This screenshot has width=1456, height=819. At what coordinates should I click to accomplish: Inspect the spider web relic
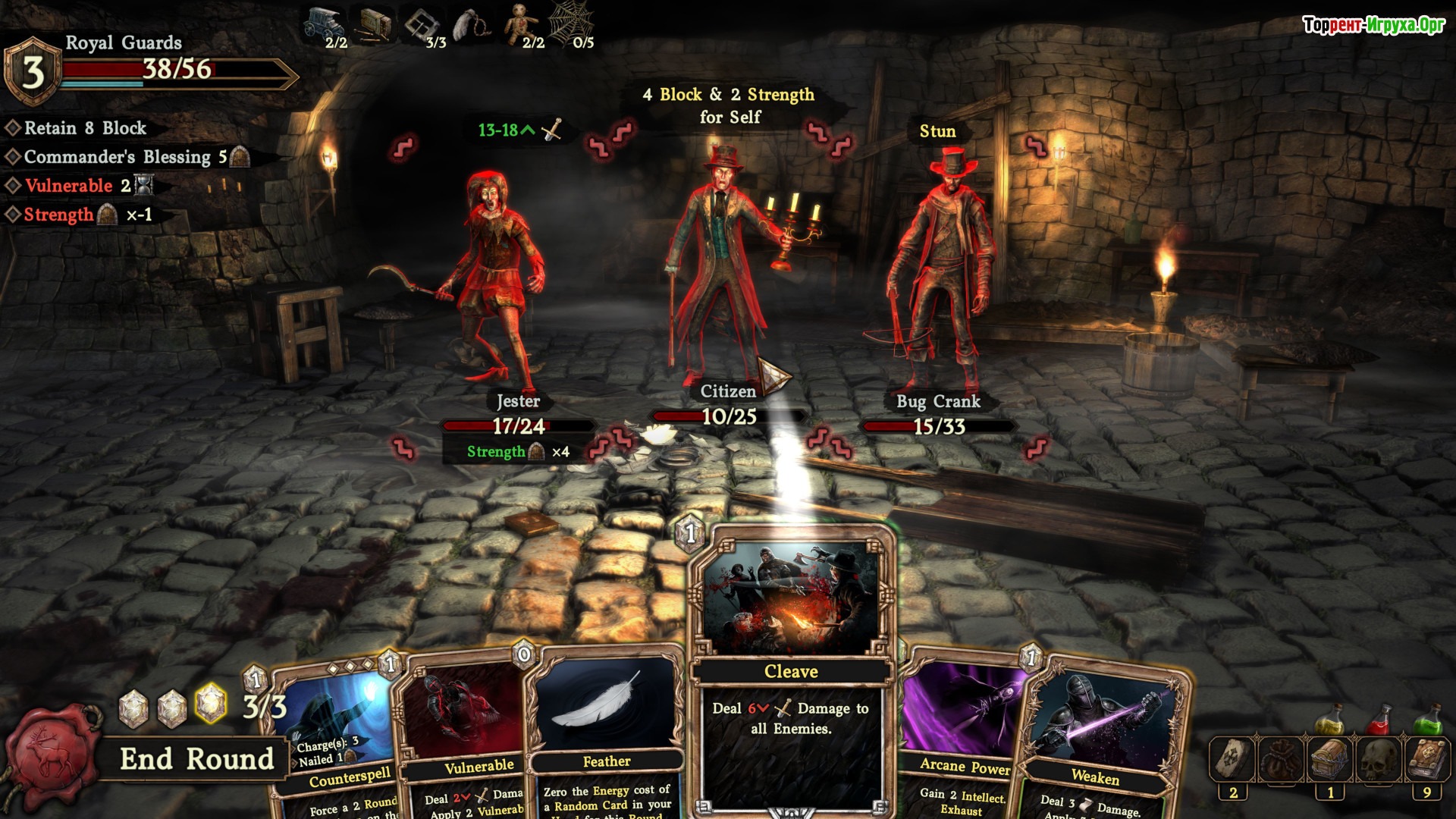pos(570,23)
